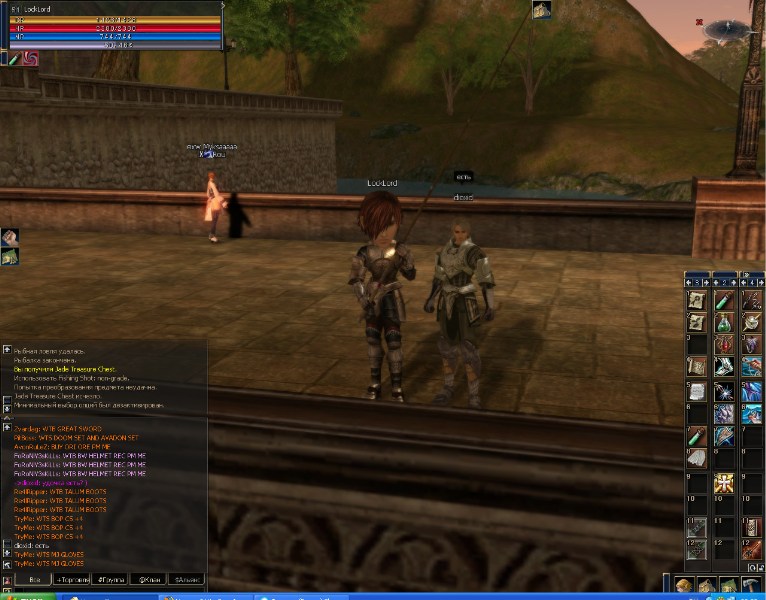Use the round green flask item

(724, 322)
